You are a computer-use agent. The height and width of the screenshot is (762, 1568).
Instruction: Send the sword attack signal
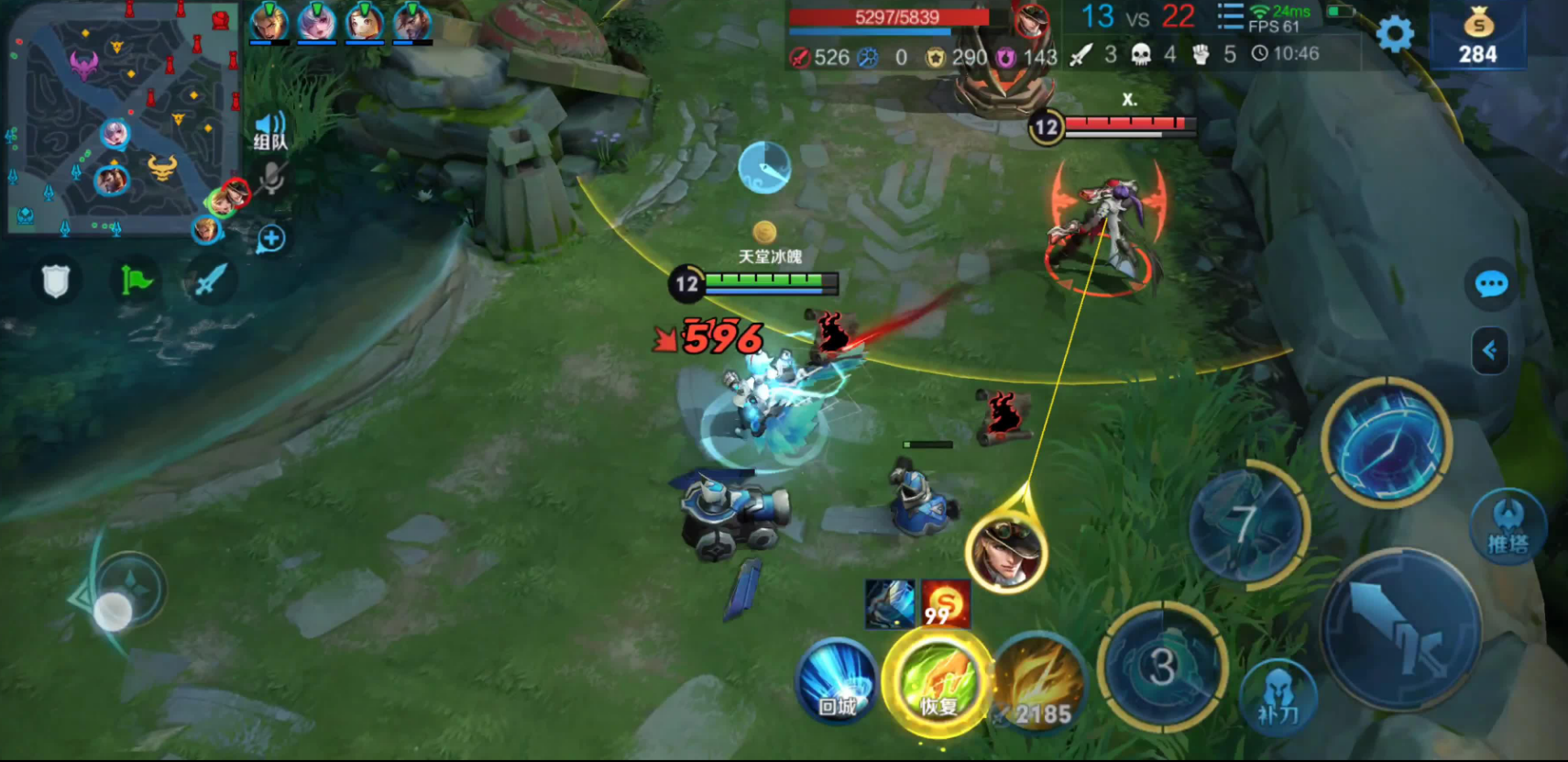[210, 281]
